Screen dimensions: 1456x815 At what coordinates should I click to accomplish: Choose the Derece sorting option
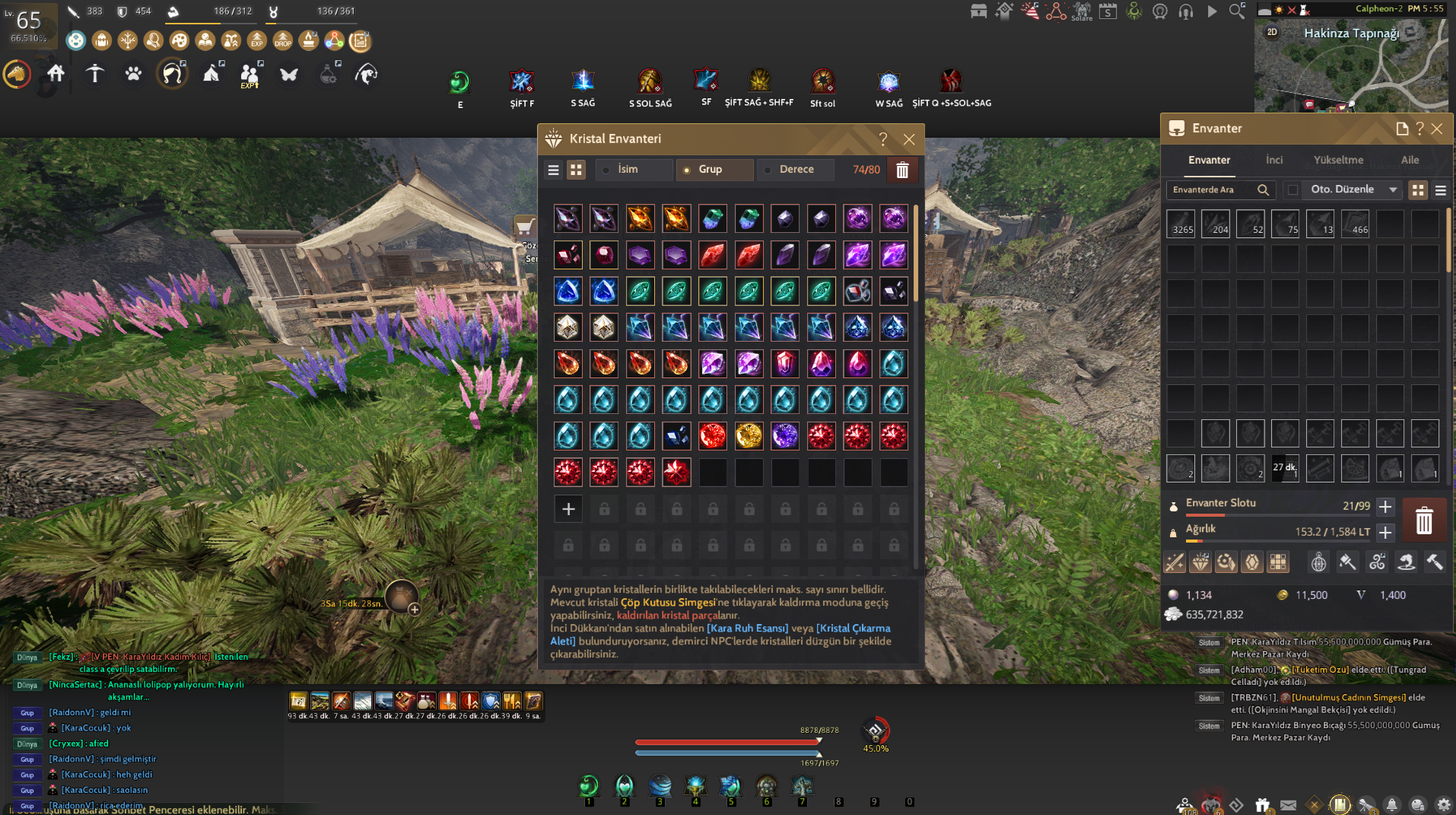point(796,170)
